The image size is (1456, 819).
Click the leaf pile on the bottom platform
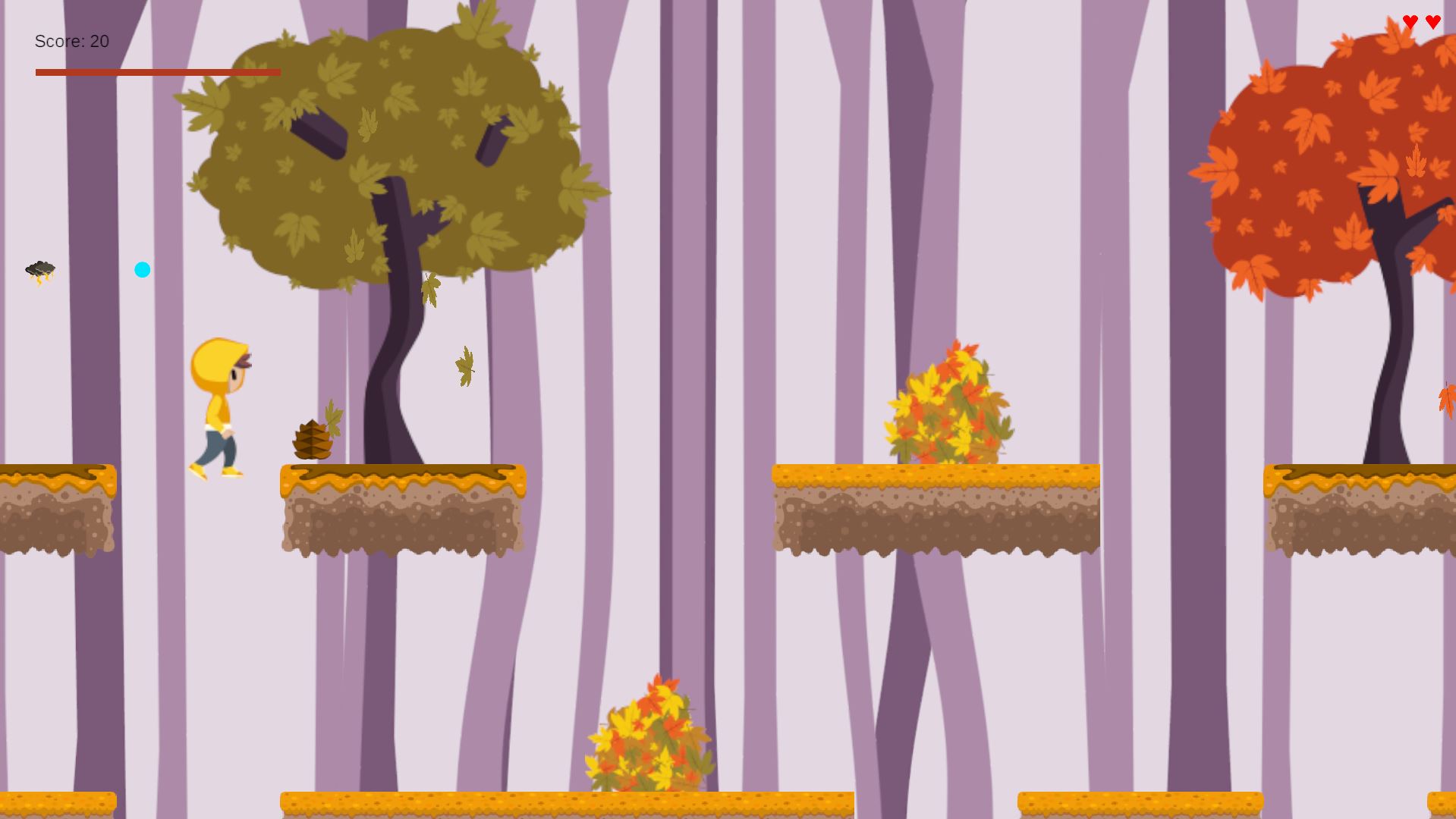[x=649, y=732]
